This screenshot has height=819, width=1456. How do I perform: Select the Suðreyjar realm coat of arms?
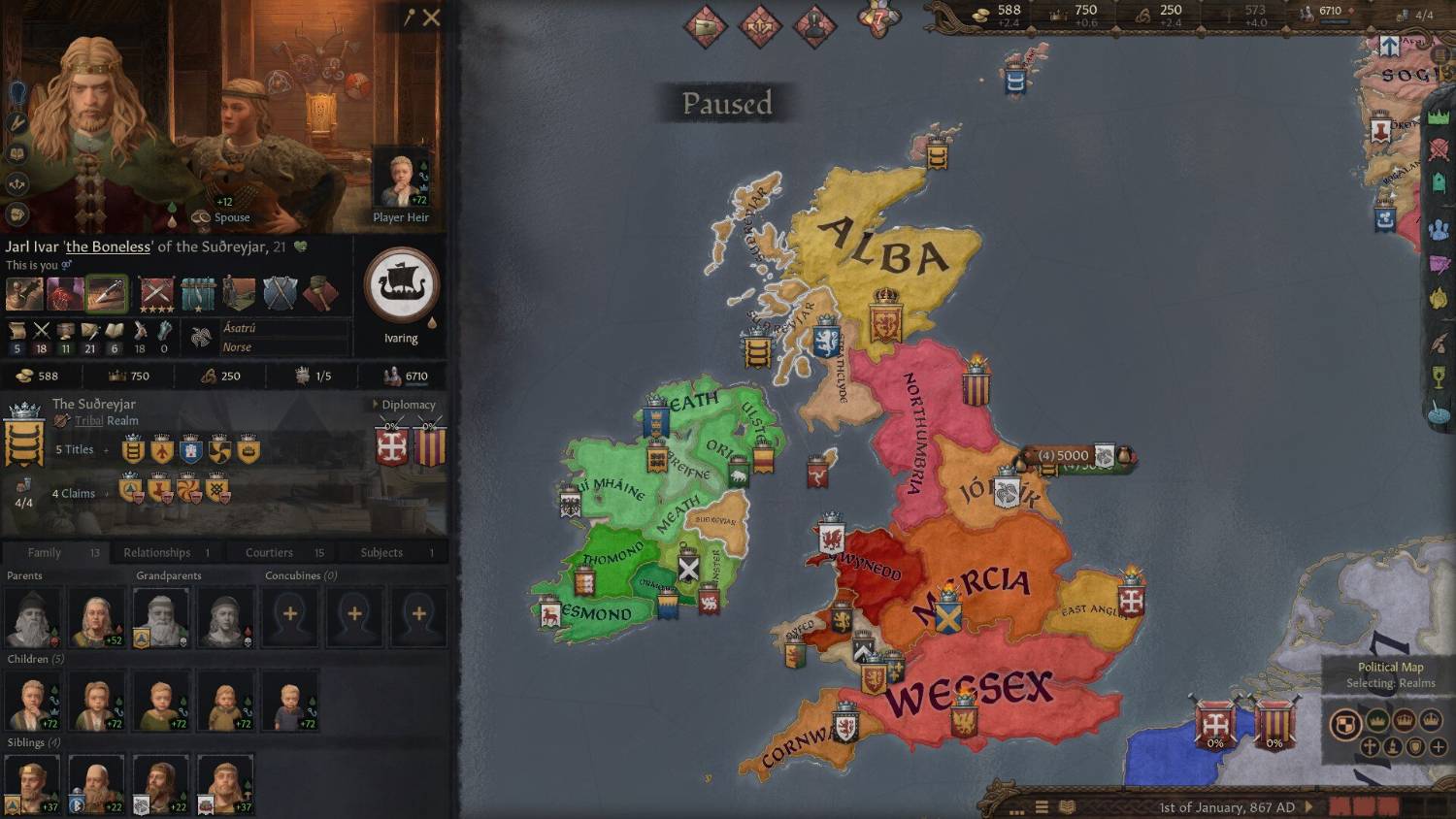(x=24, y=440)
